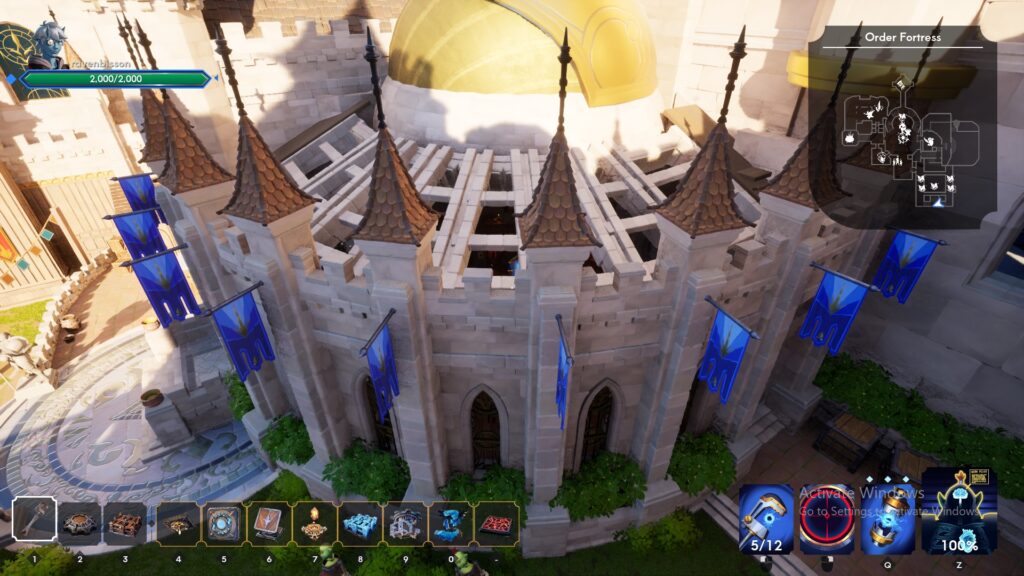Screen dimensions: 1024x576
Task: Pick the silver cage trap in slot 9
Action: tap(405, 523)
